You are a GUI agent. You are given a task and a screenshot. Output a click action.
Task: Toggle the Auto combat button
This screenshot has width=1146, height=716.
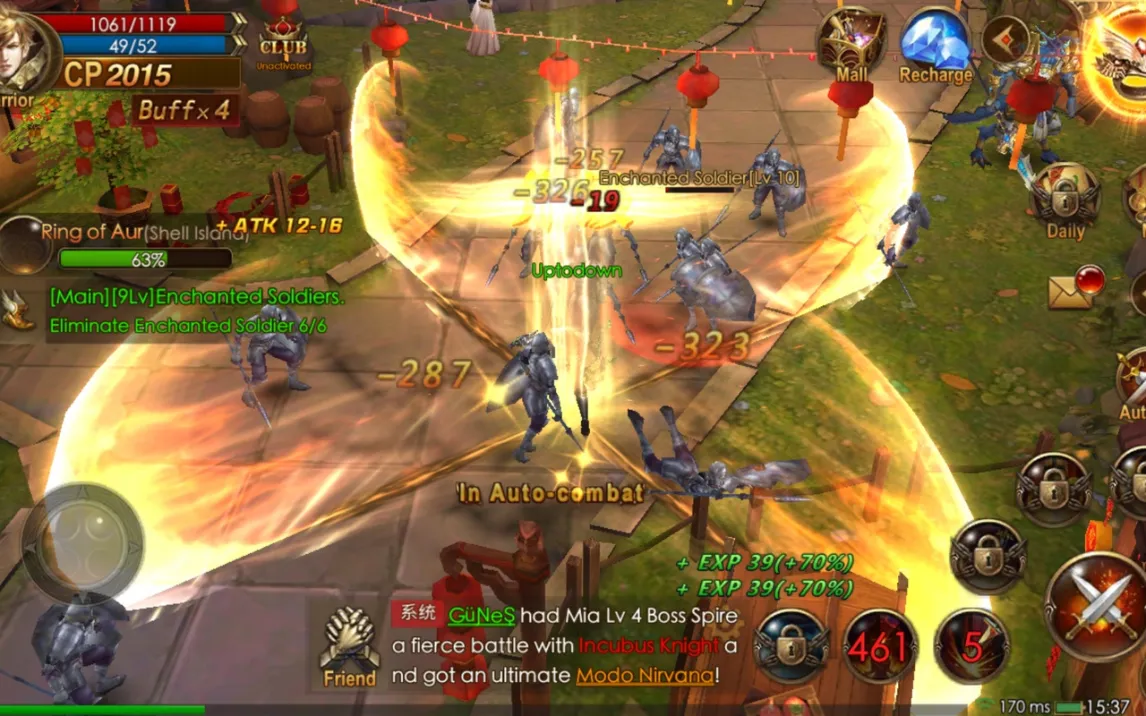pyautogui.click(x=1133, y=385)
